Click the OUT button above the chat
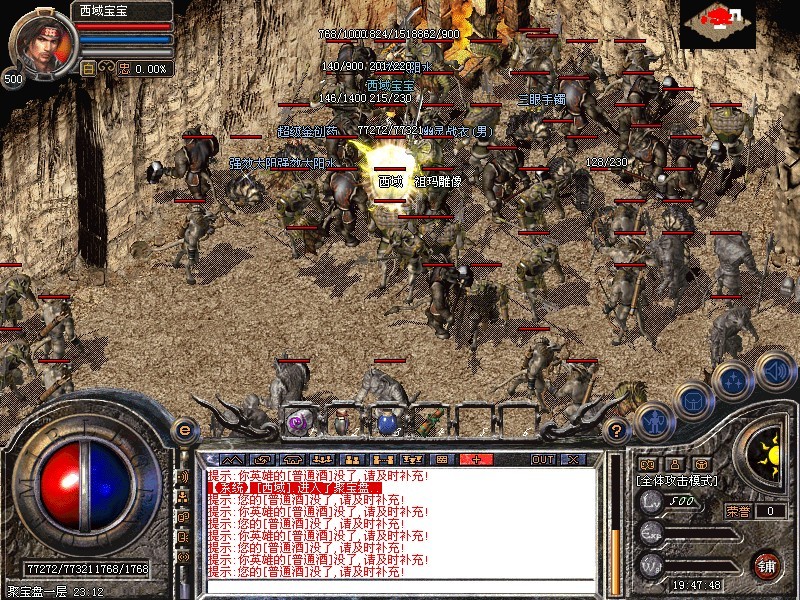Viewport: 800px width, 600px height. 542,459
